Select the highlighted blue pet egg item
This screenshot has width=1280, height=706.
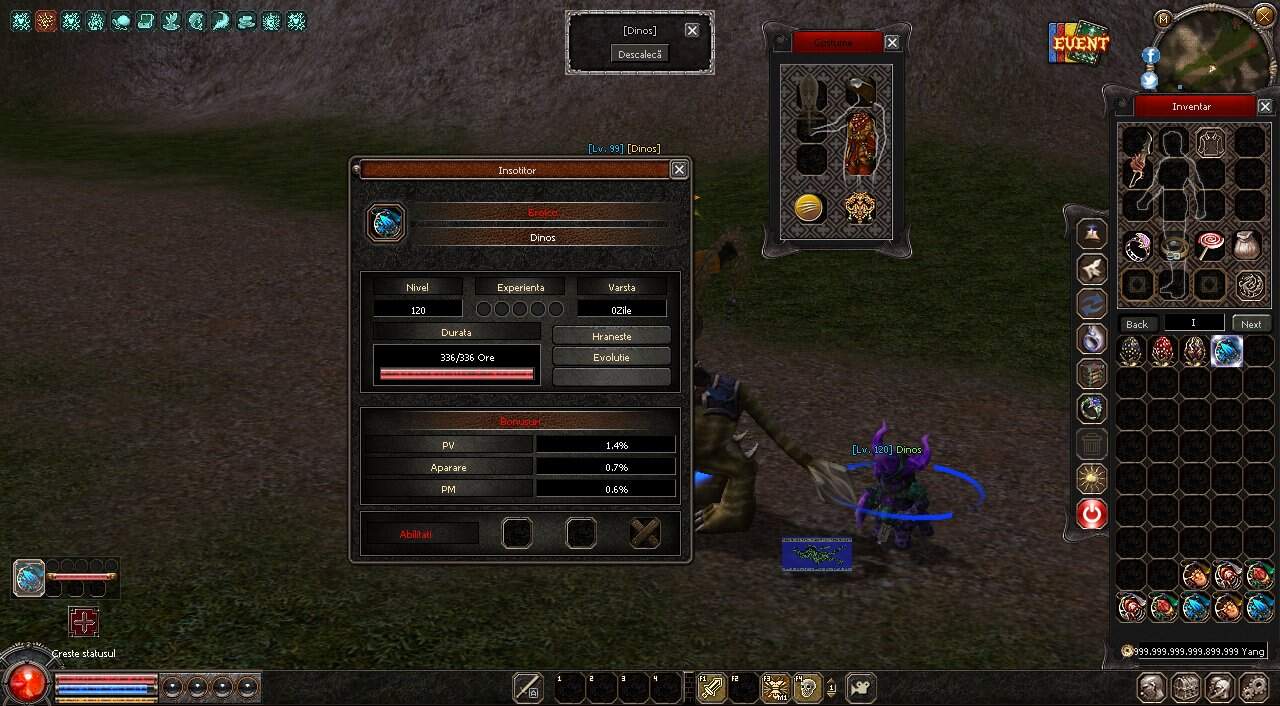point(1227,351)
